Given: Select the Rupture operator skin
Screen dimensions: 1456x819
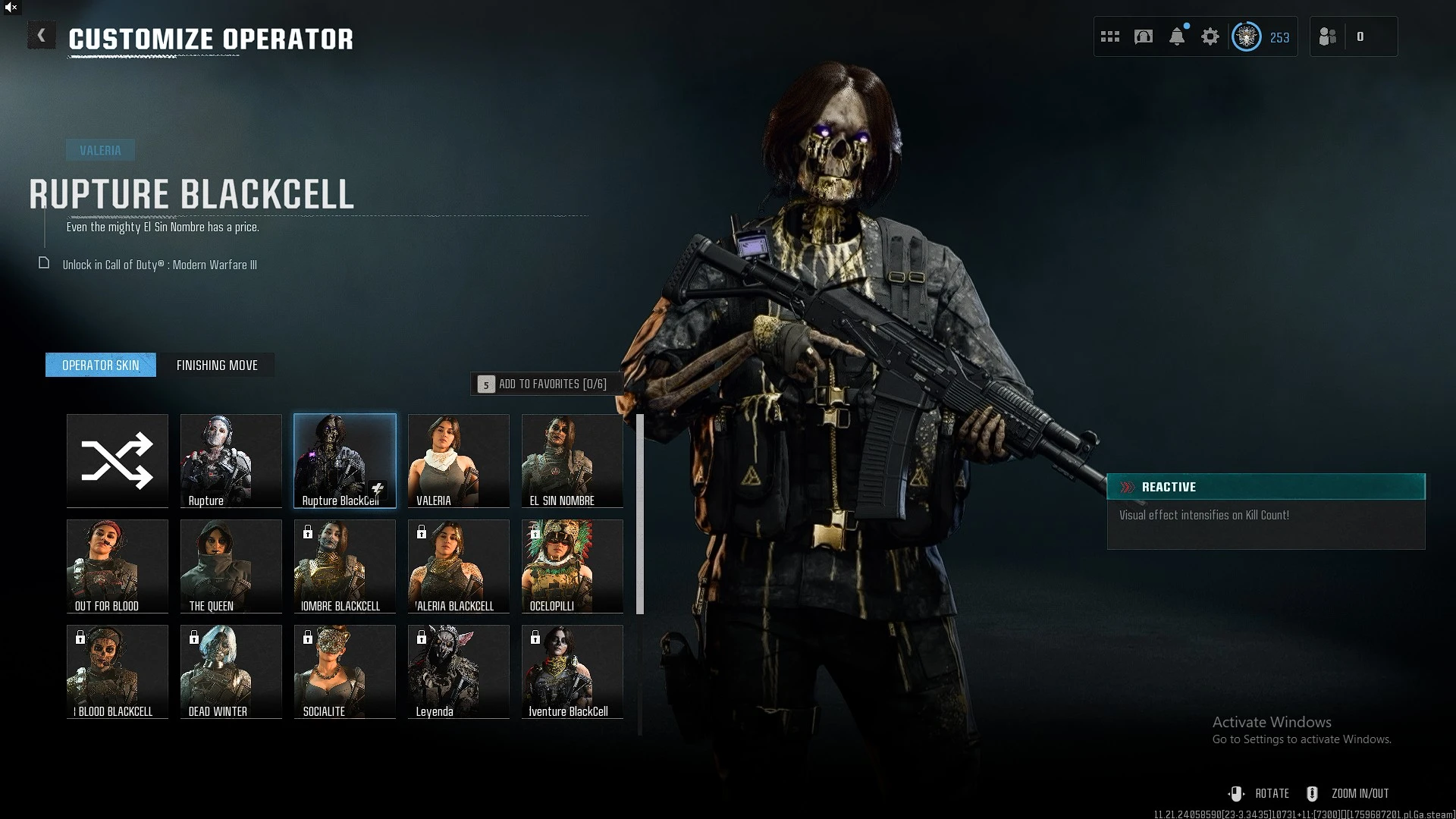Looking at the screenshot, I should click(x=231, y=460).
